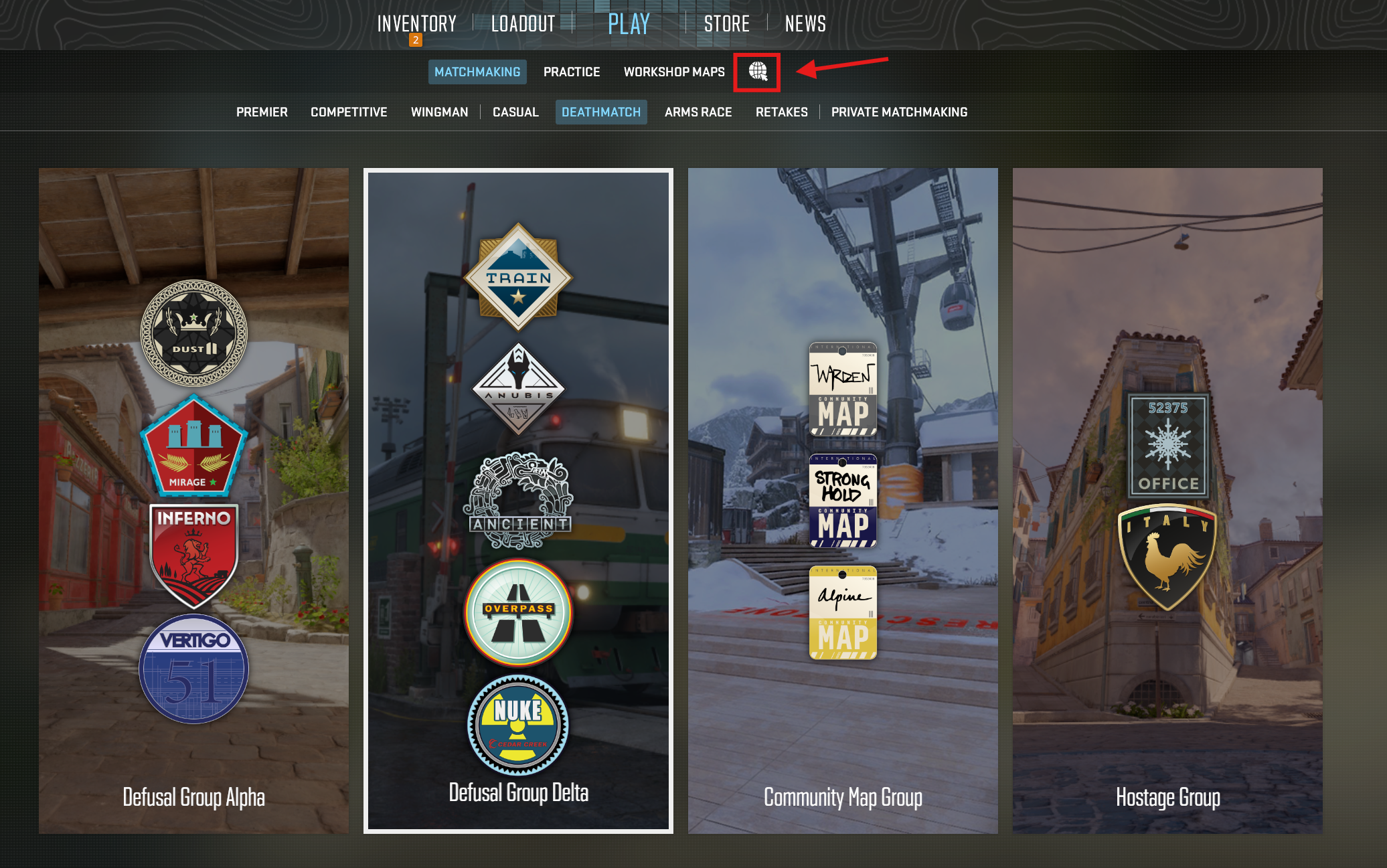Choose the Premier game mode
Image resolution: width=1387 pixels, height=868 pixels.
point(262,112)
